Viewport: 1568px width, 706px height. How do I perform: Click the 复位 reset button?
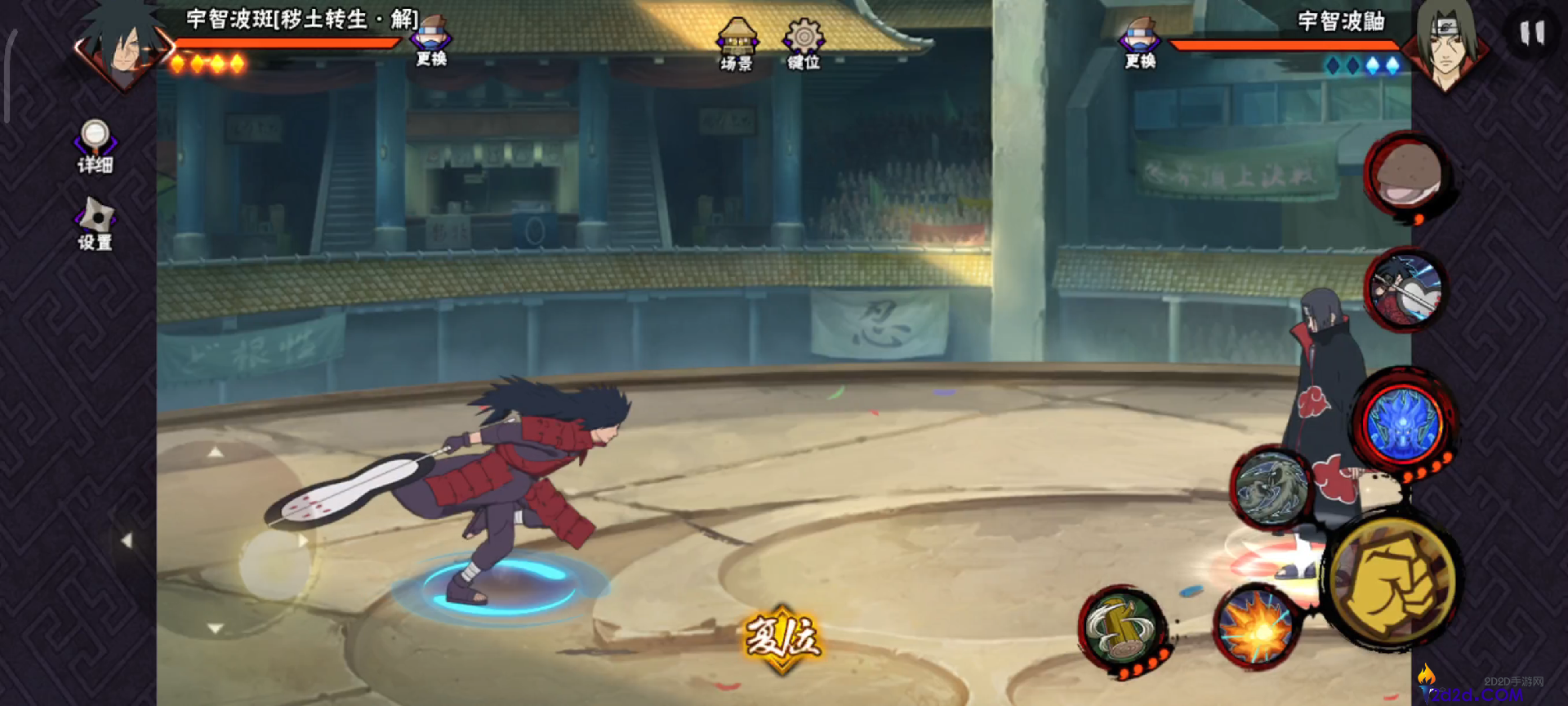point(782,637)
